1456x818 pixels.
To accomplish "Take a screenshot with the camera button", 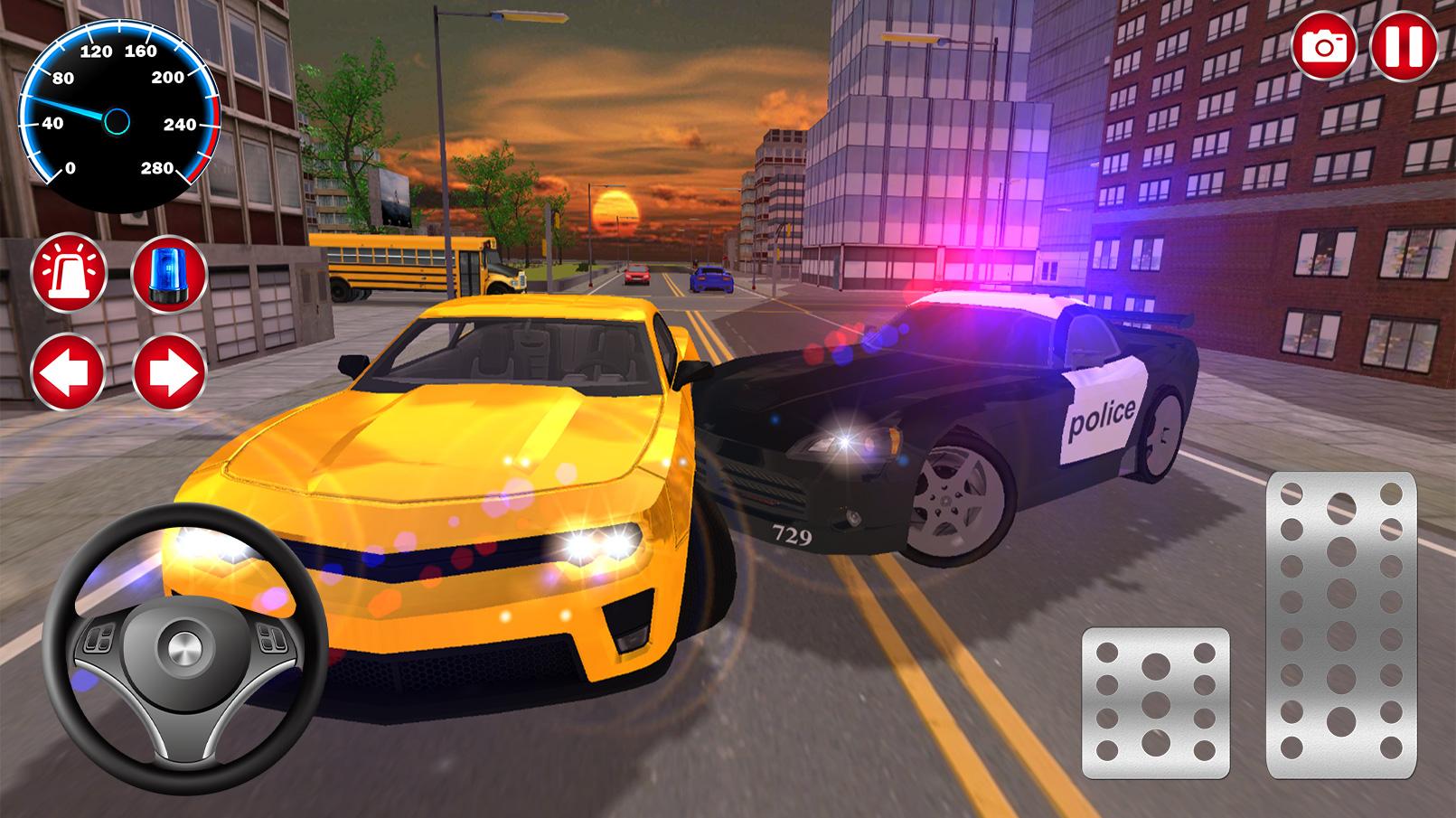I will coord(1325,42).
